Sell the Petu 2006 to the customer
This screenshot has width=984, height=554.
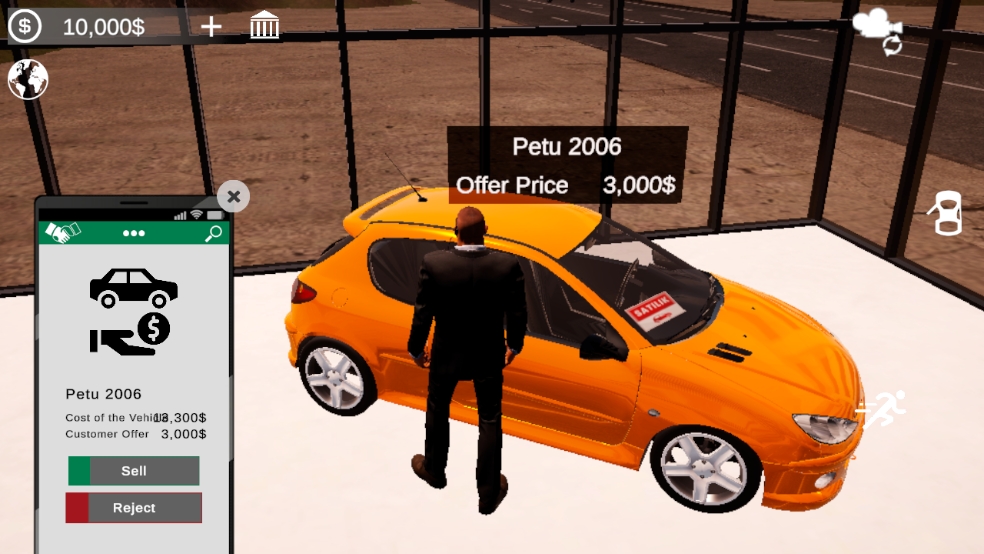pos(134,471)
